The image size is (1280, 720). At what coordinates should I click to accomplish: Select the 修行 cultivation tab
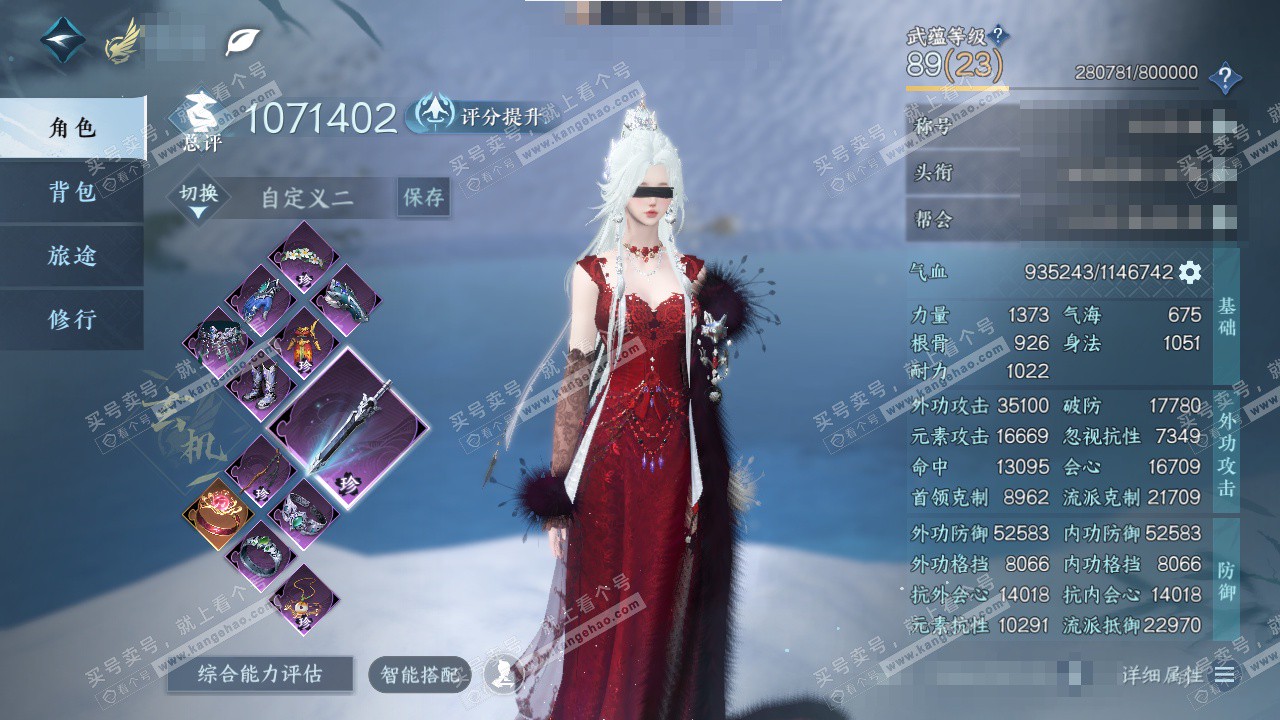[x=72, y=320]
